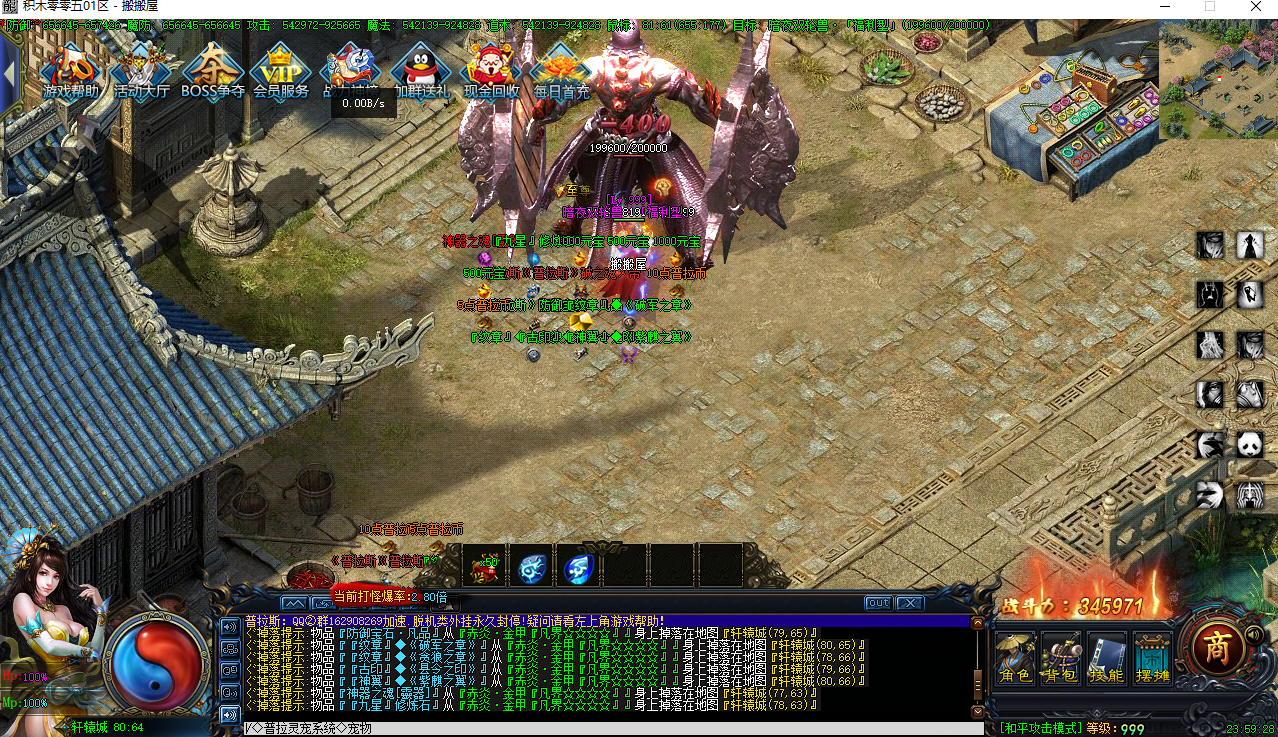Screen dimensions: 1278x737
Task: Click the QQ penguin 加群送礼 icon
Action: pos(421,70)
